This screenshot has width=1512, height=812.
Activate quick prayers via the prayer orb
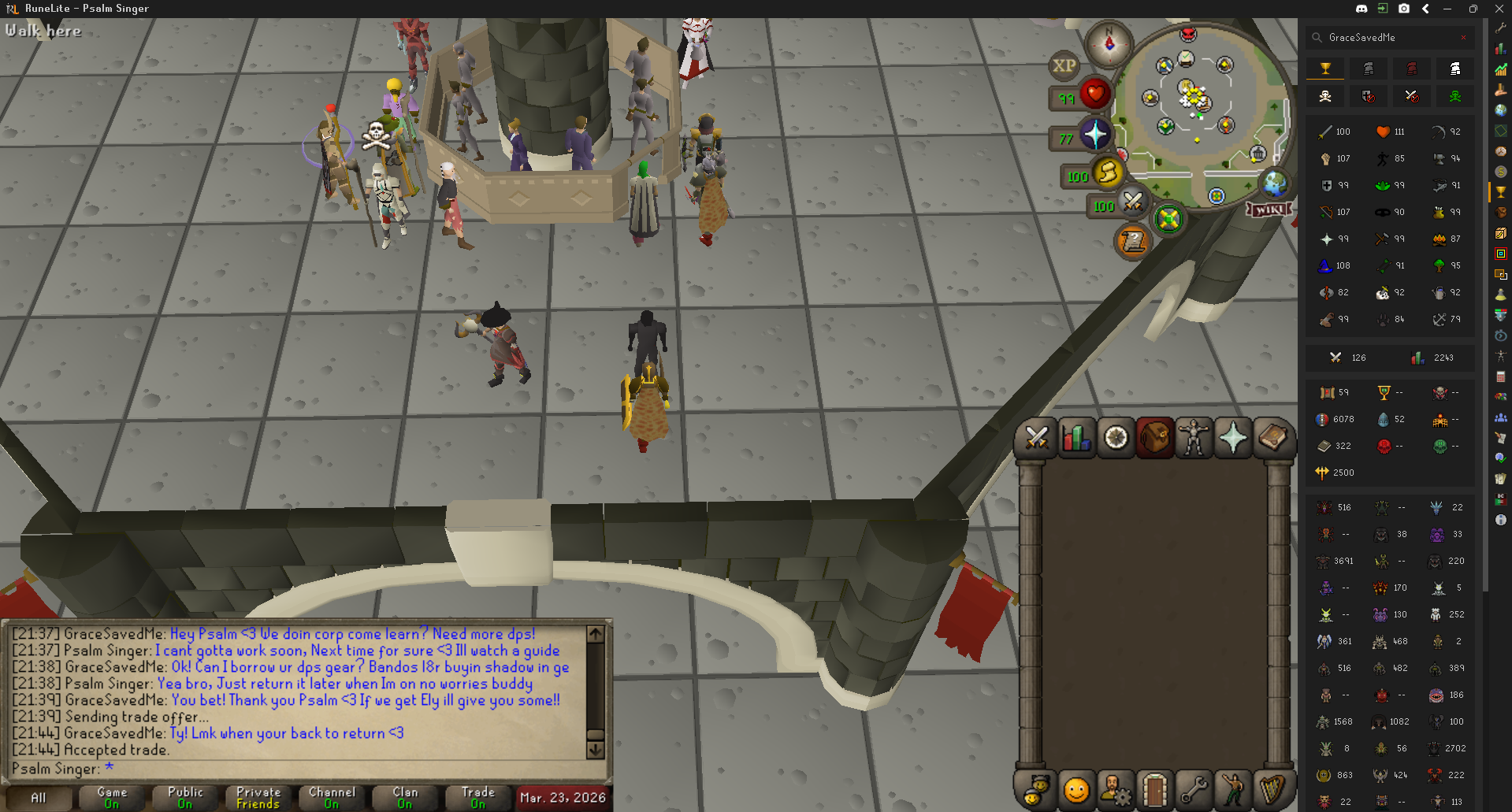(x=1094, y=135)
